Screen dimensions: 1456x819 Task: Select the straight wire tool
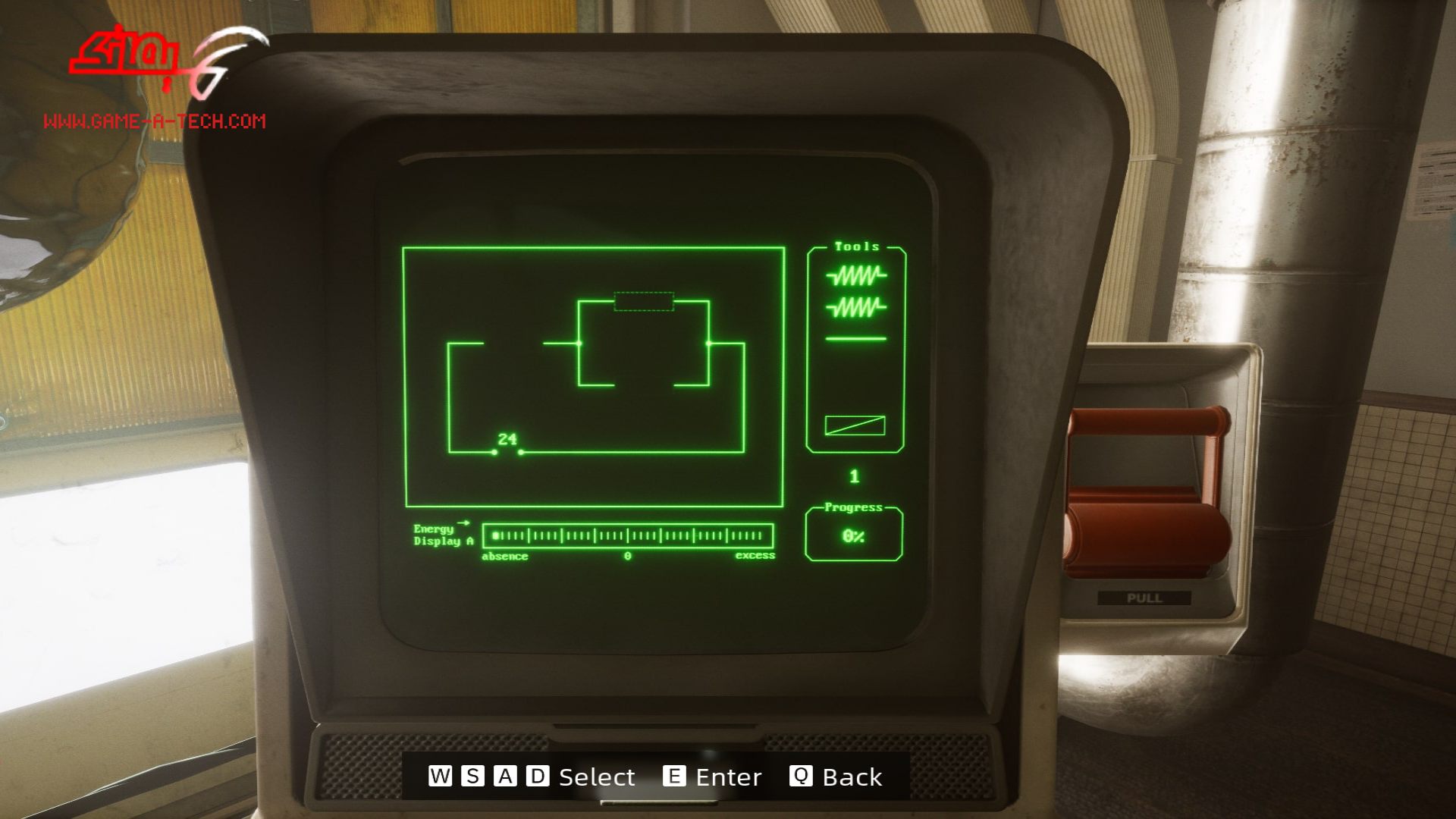[x=855, y=339]
